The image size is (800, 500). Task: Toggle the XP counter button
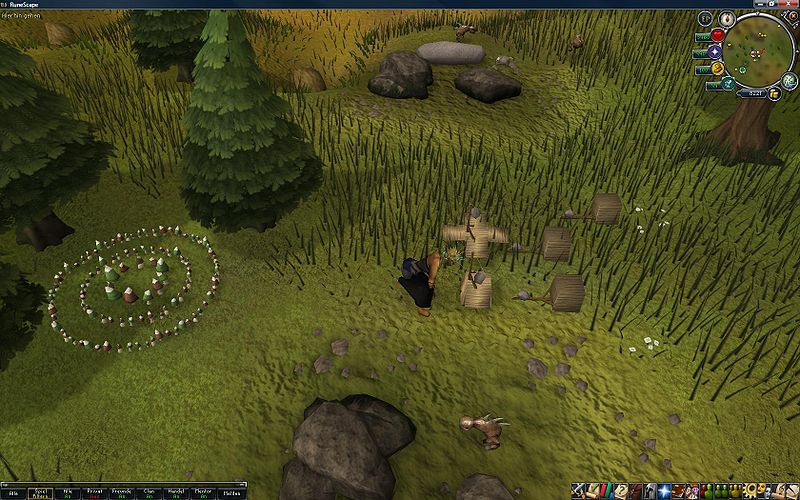click(x=705, y=18)
